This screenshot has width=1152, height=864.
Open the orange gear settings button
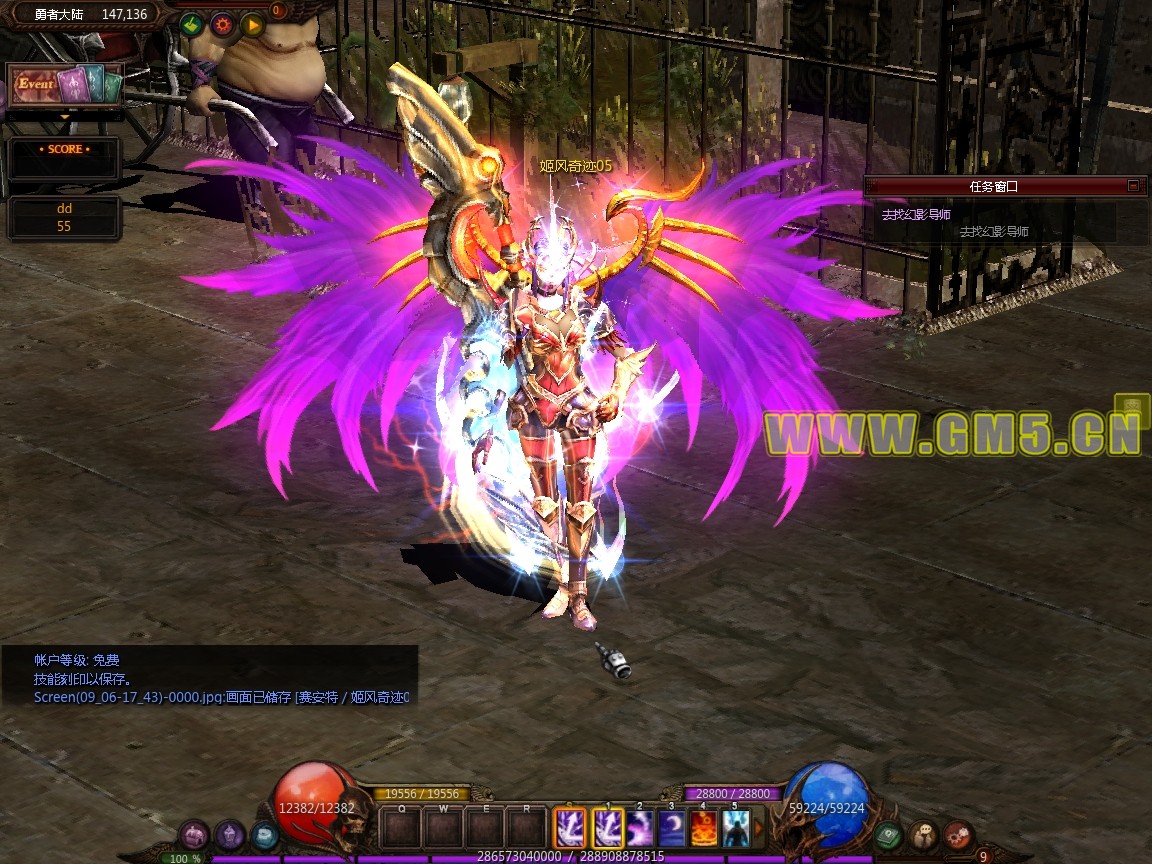tap(222, 25)
